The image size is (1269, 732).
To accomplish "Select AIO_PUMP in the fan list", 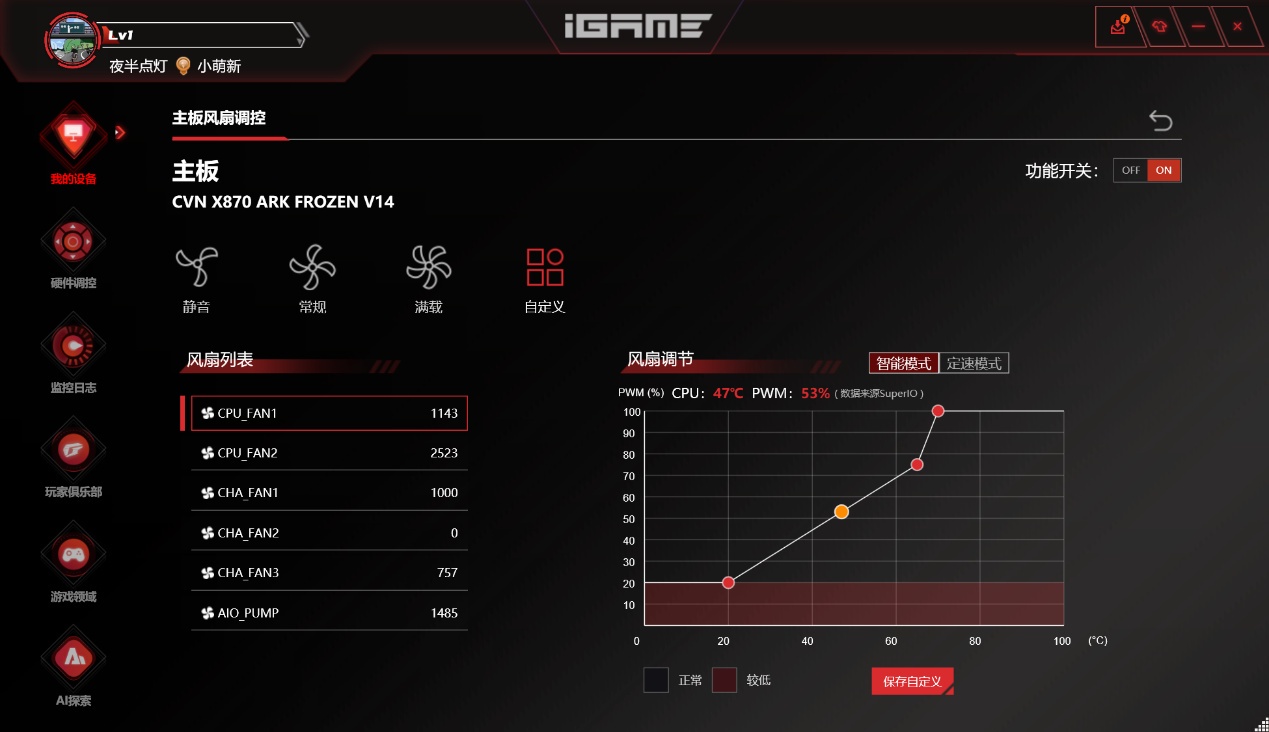I will coord(329,613).
